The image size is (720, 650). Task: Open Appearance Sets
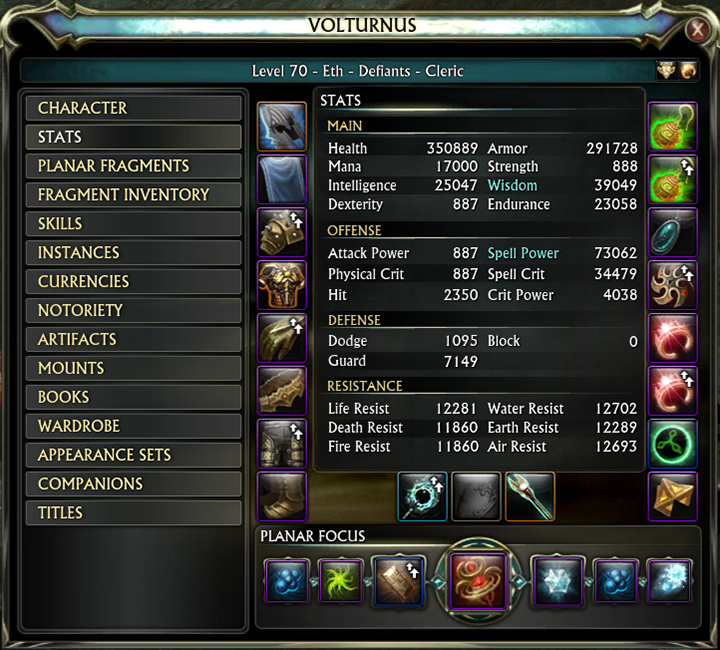[133, 455]
